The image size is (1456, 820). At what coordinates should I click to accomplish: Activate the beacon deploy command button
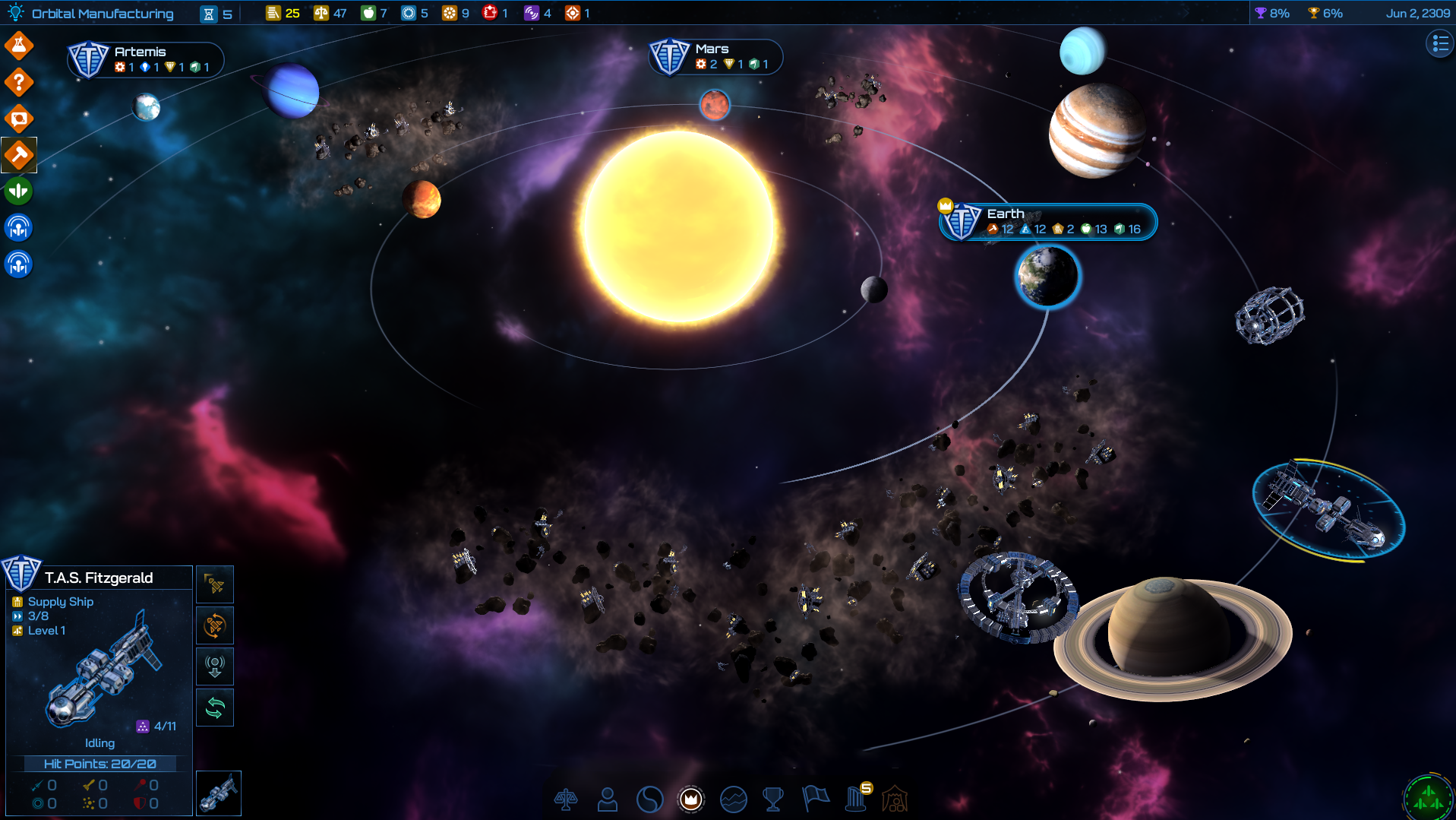[x=215, y=667]
